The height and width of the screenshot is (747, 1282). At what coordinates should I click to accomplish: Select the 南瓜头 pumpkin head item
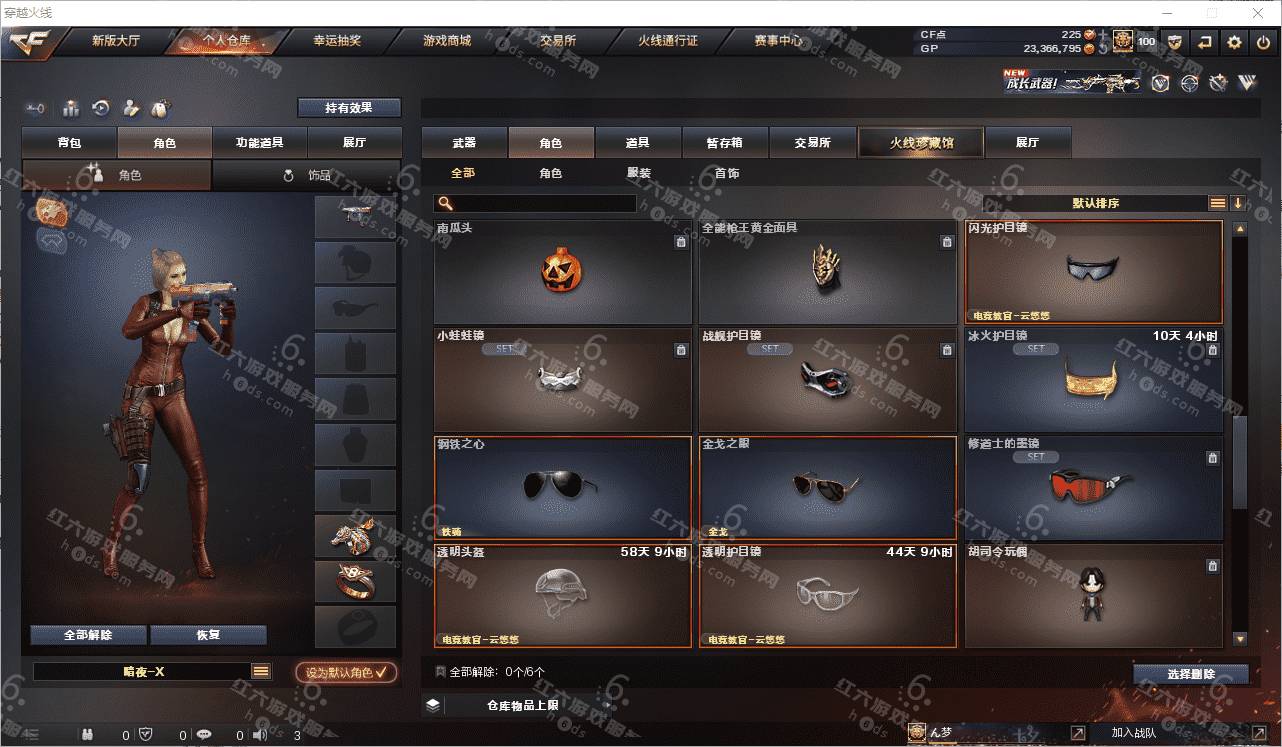click(x=563, y=271)
